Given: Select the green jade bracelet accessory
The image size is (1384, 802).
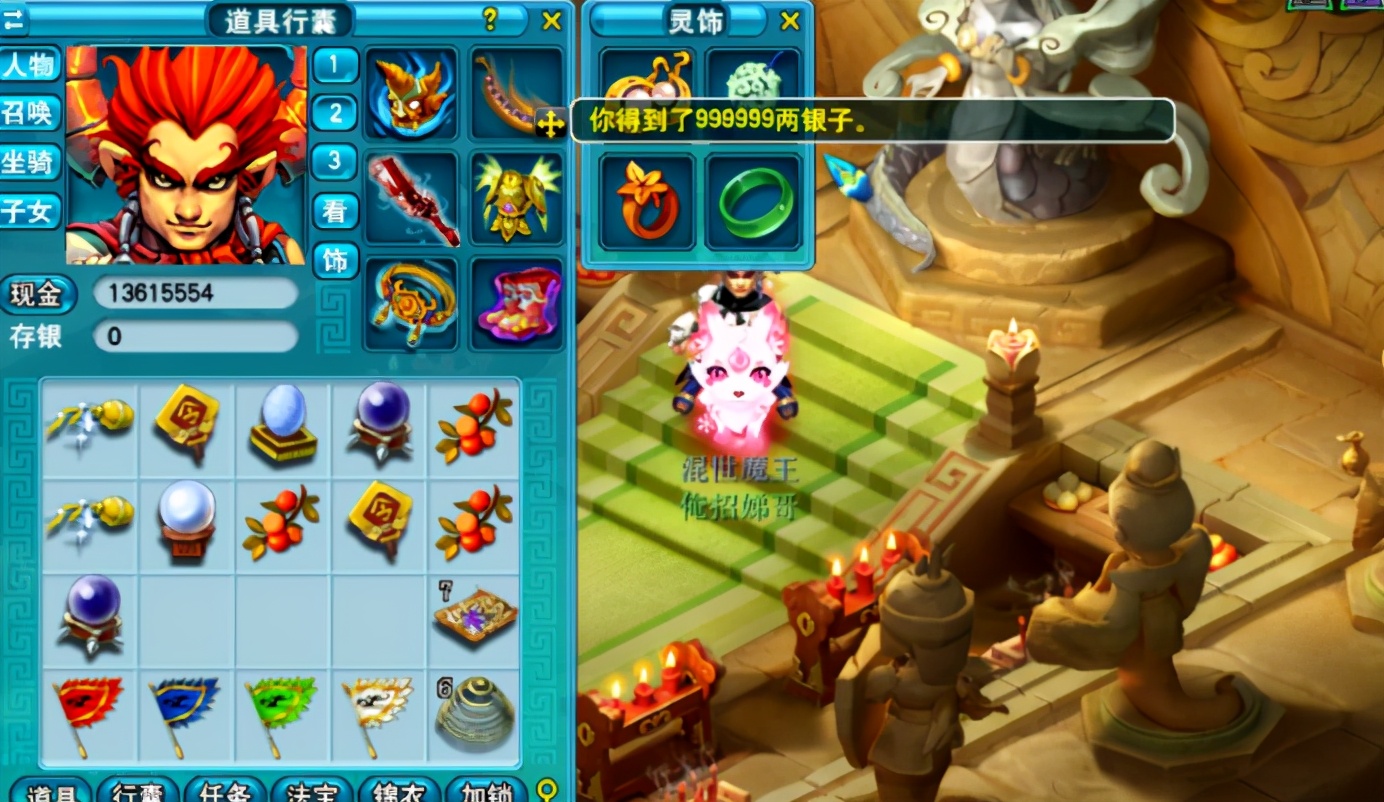Looking at the screenshot, I should coord(754,201).
